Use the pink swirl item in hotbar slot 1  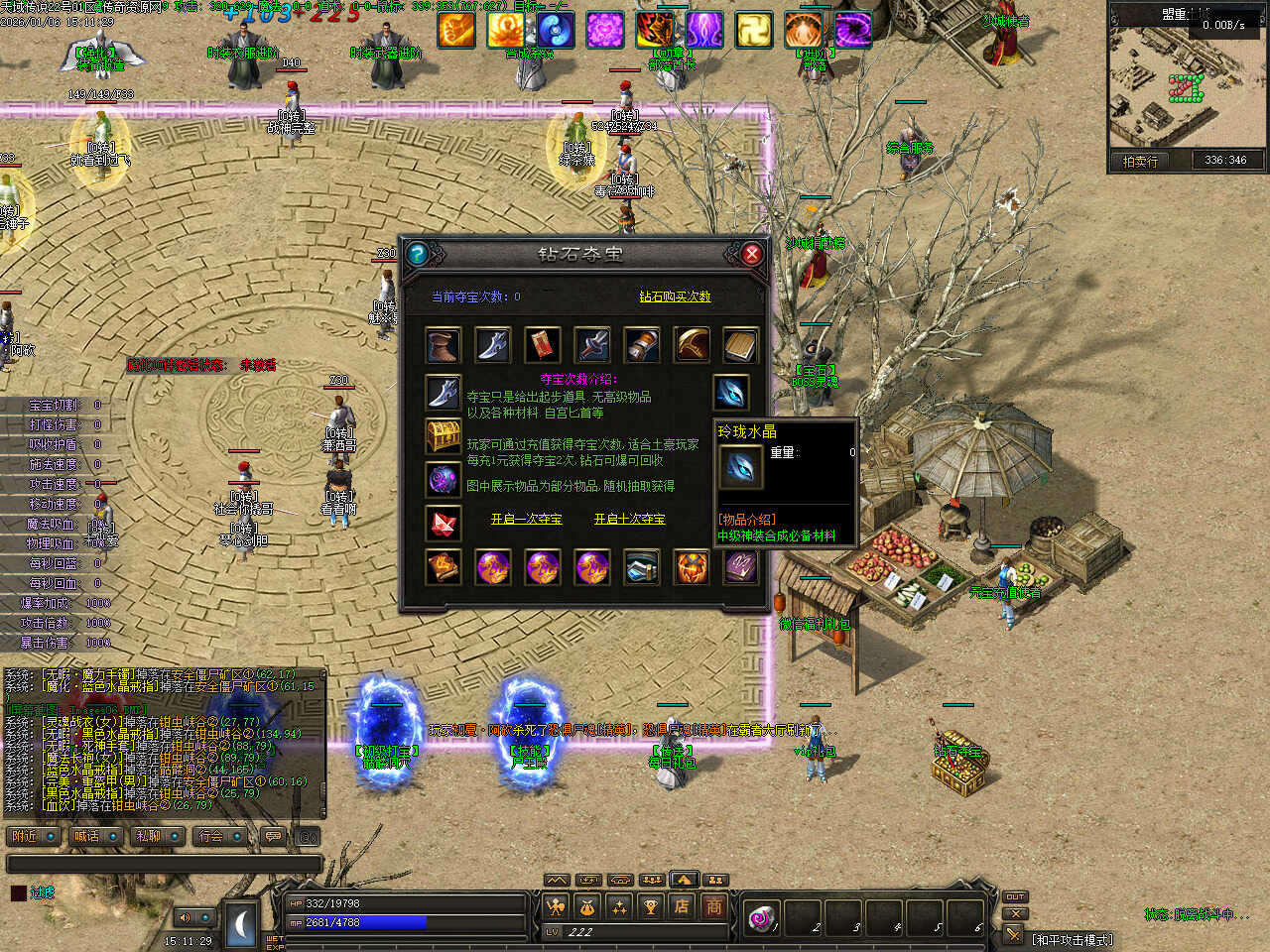coord(763,917)
